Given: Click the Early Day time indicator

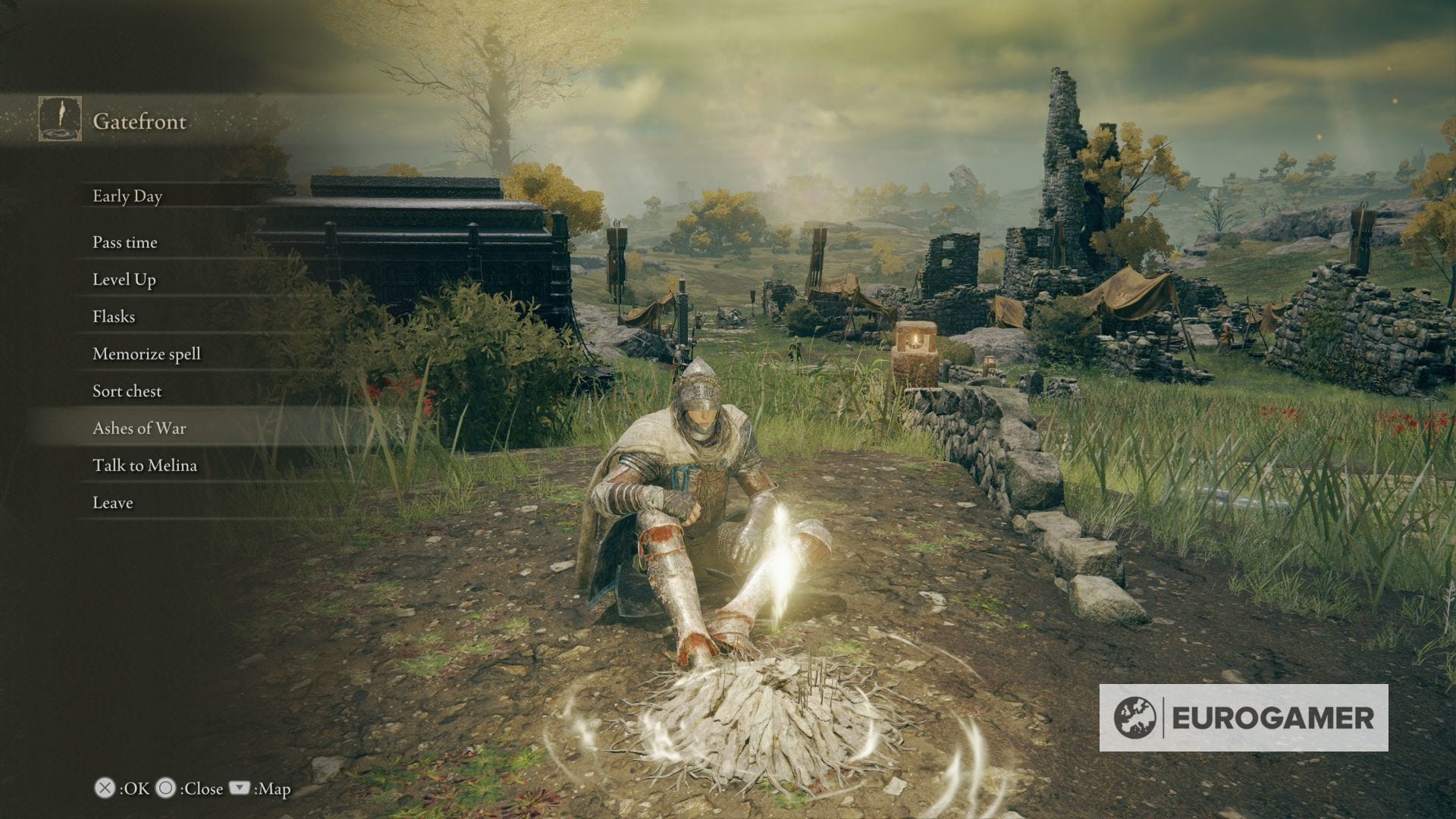Looking at the screenshot, I should pyautogui.click(x=127, y=196).
